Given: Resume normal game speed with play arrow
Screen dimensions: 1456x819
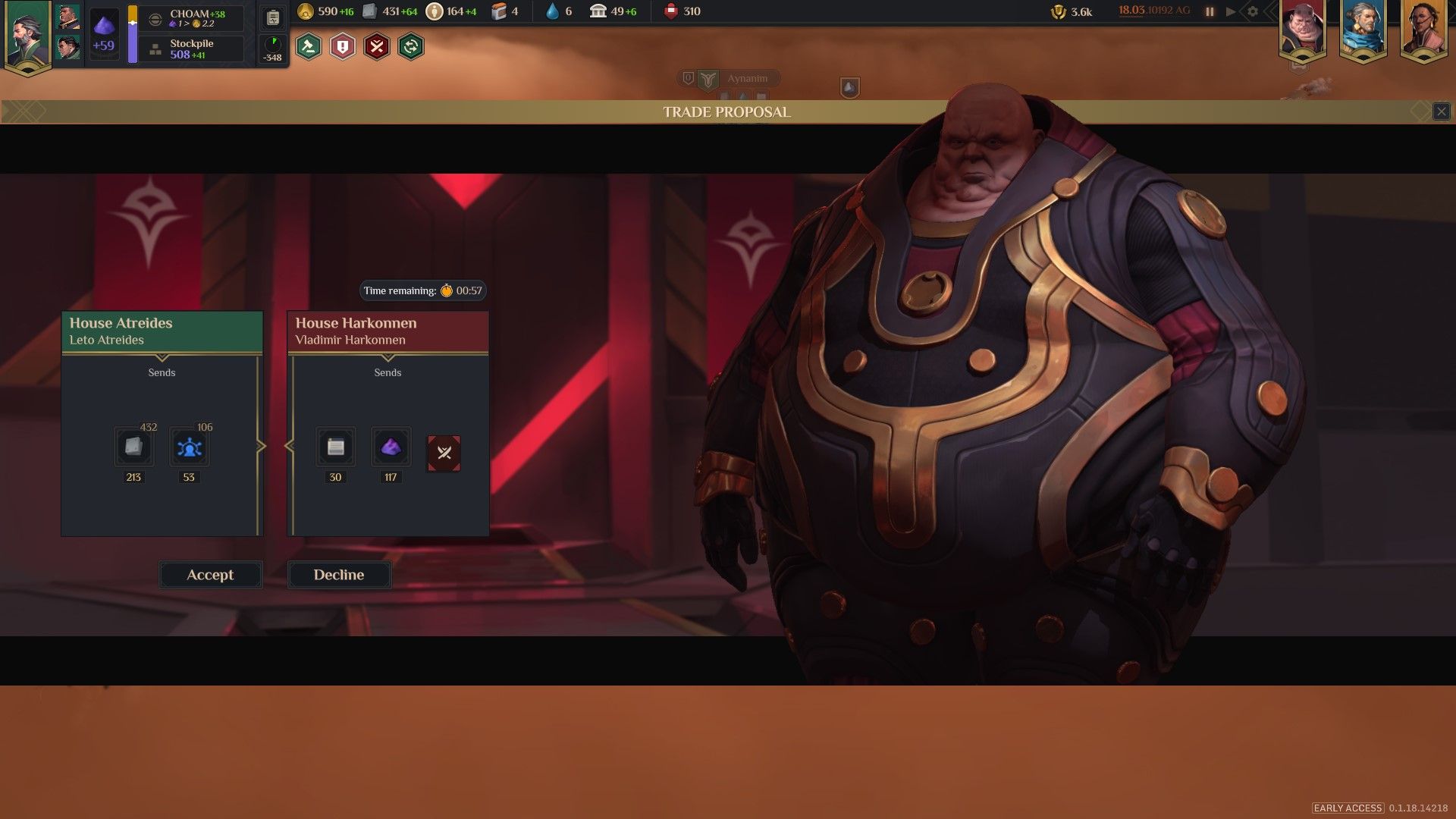Looking at the screenshot, I should (x=1231, y=11).
